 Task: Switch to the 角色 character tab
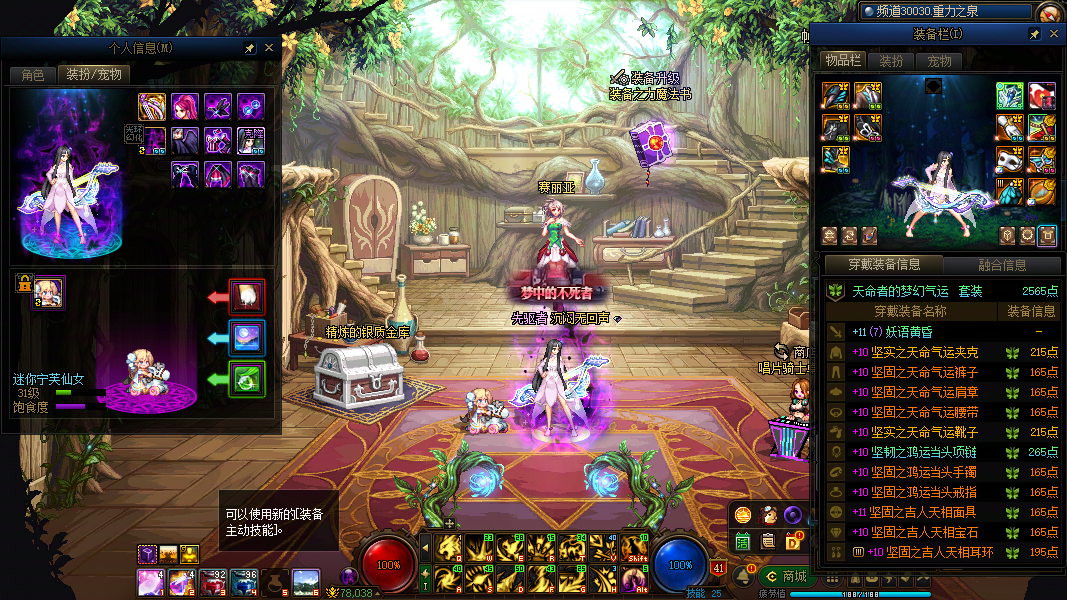[33, 75]
